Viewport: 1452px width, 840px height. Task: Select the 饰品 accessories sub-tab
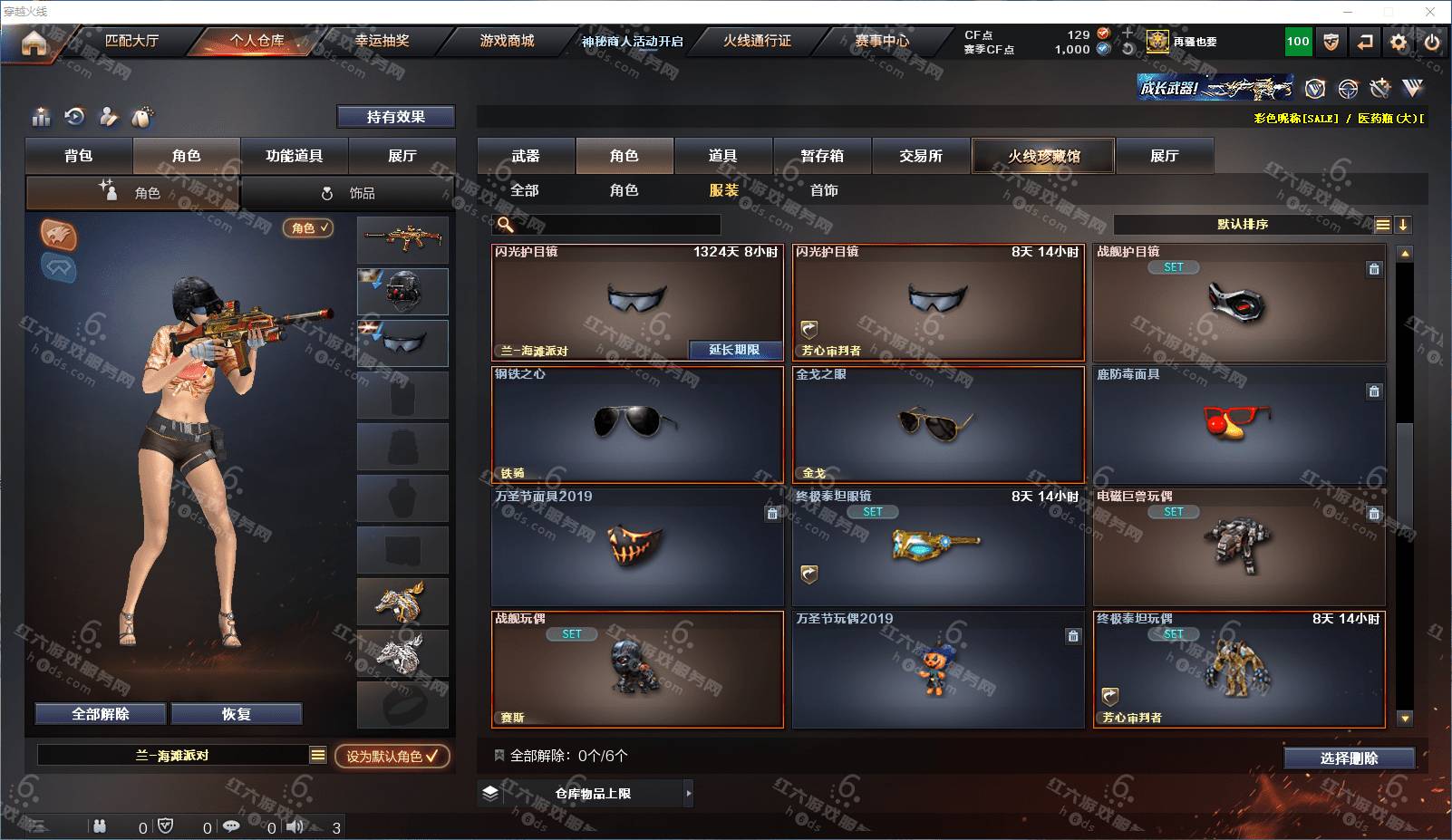(x=349, y=193)
